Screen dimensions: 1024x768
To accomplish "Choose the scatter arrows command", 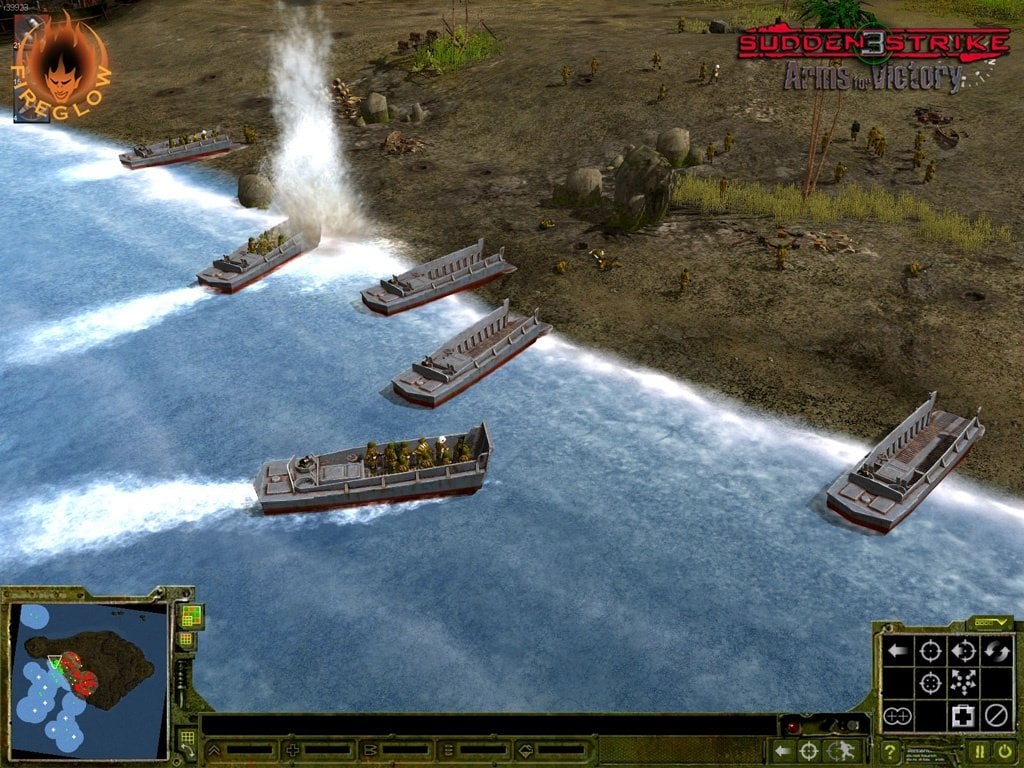I will pos(963,684).
